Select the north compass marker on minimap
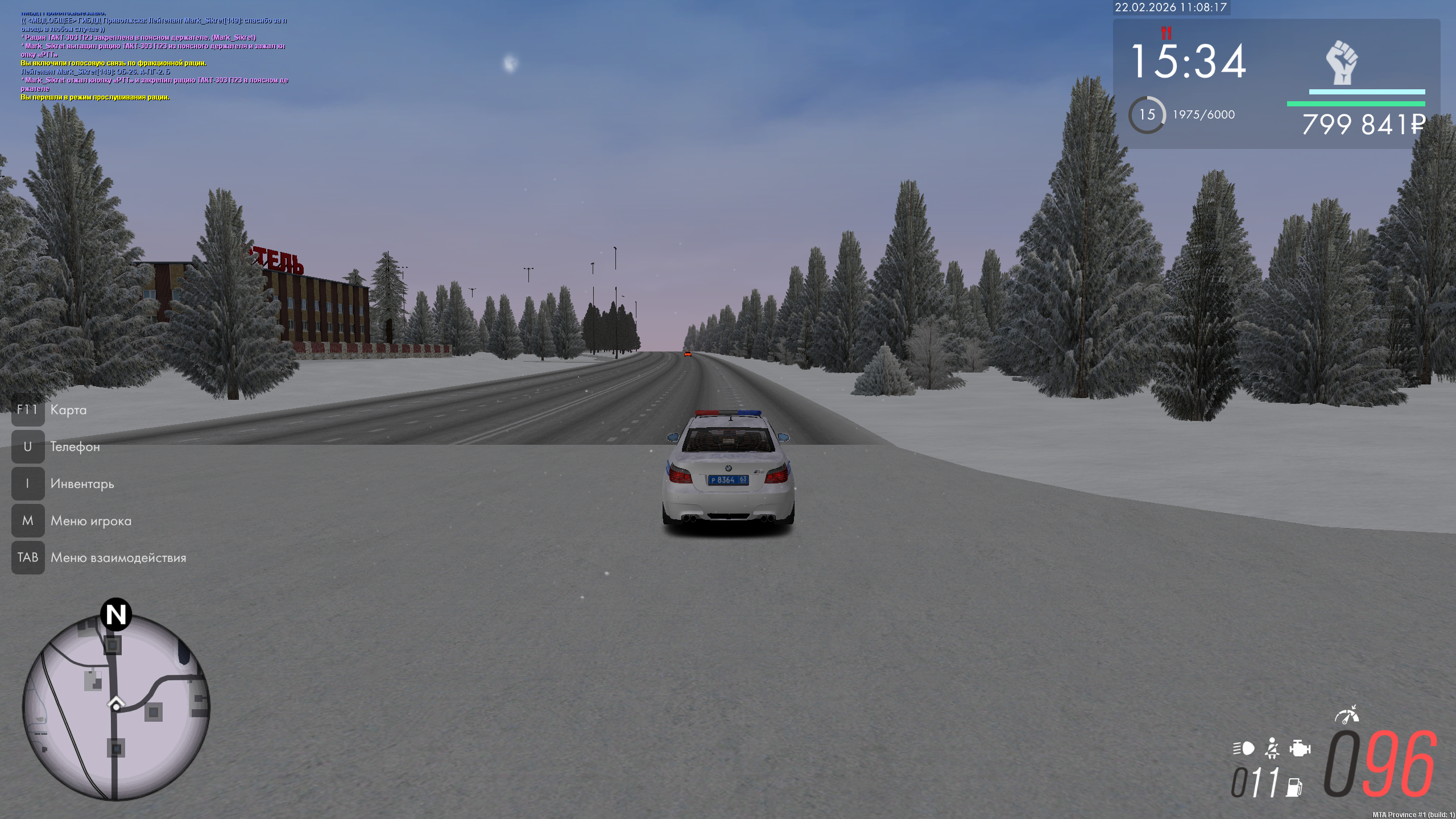 coord(116,614)
